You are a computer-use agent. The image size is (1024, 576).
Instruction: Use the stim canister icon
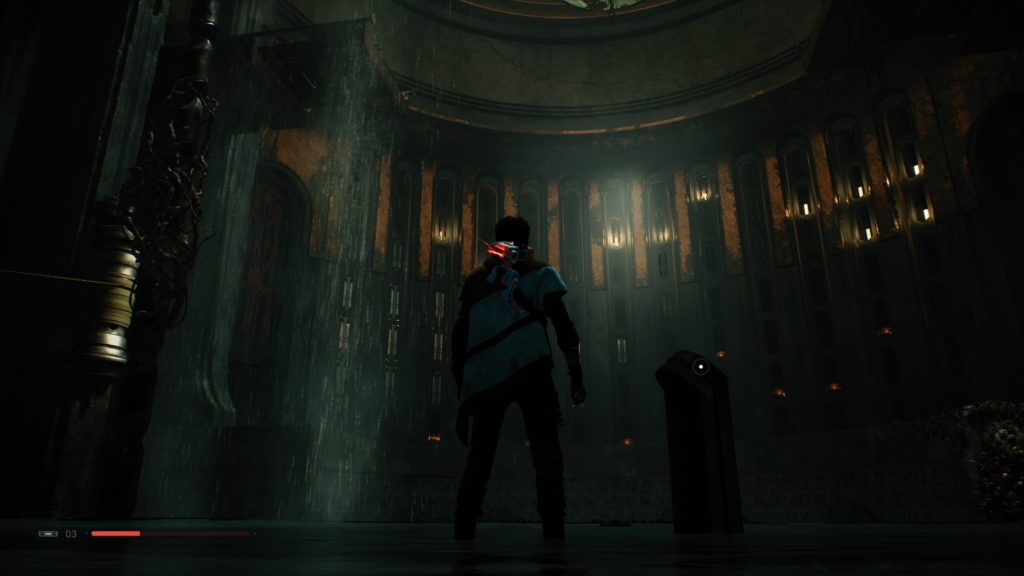(x=48, y=534)
